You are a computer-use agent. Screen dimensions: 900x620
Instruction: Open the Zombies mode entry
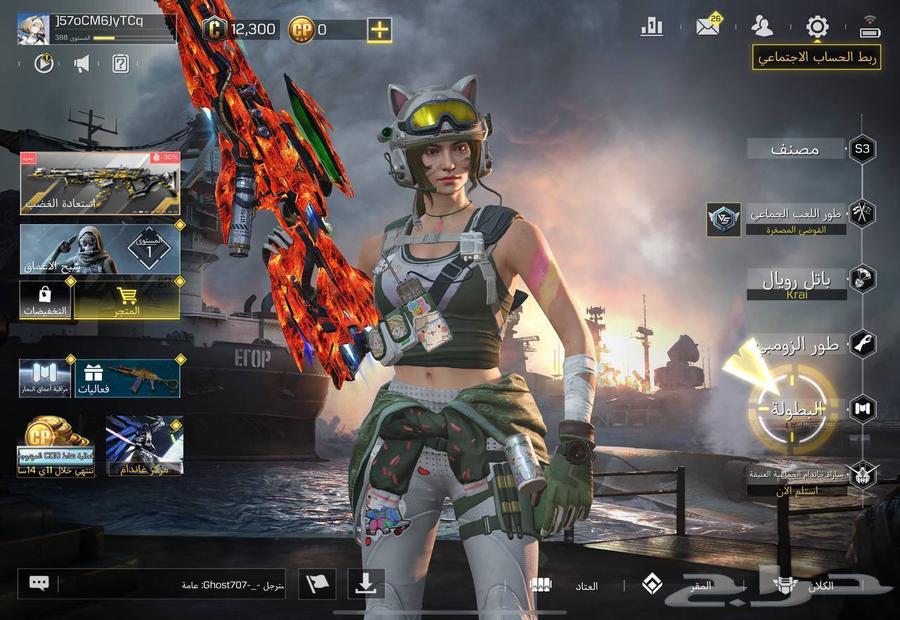click(x=812, y=345)
